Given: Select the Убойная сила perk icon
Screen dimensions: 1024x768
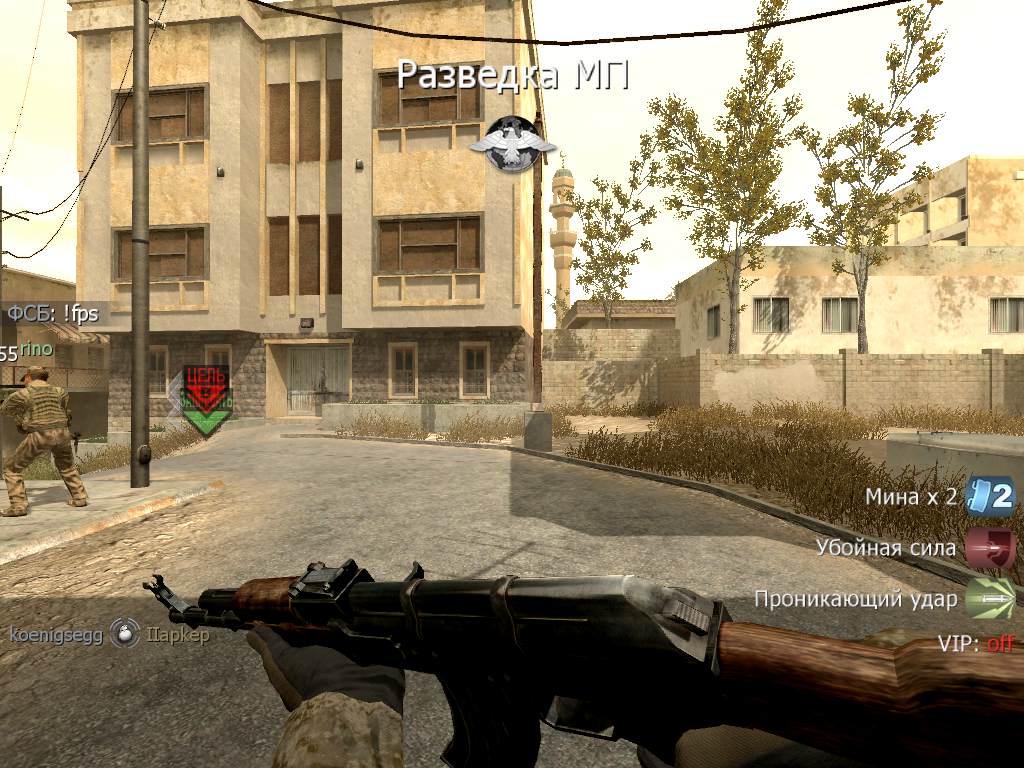Looking at the screenshot, I should (990, 548).
